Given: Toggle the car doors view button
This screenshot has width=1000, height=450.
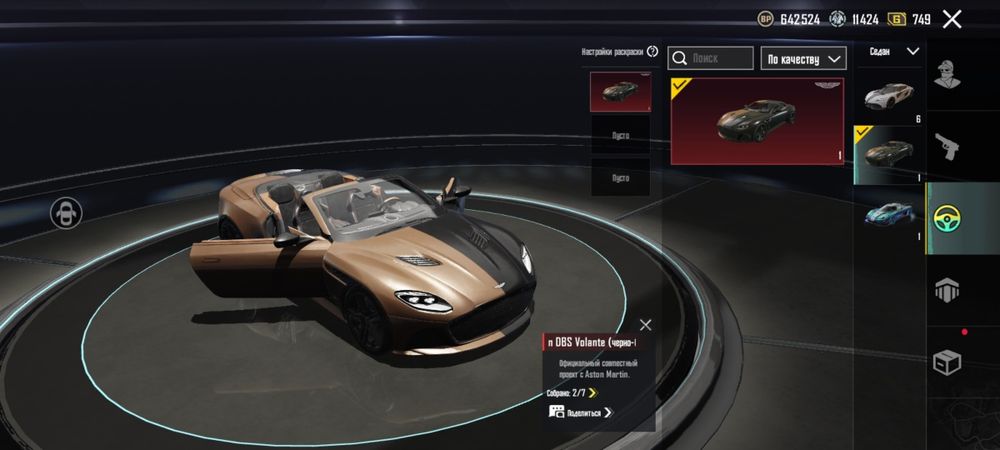Looking at the screenshot, I should tap(67, 212).
